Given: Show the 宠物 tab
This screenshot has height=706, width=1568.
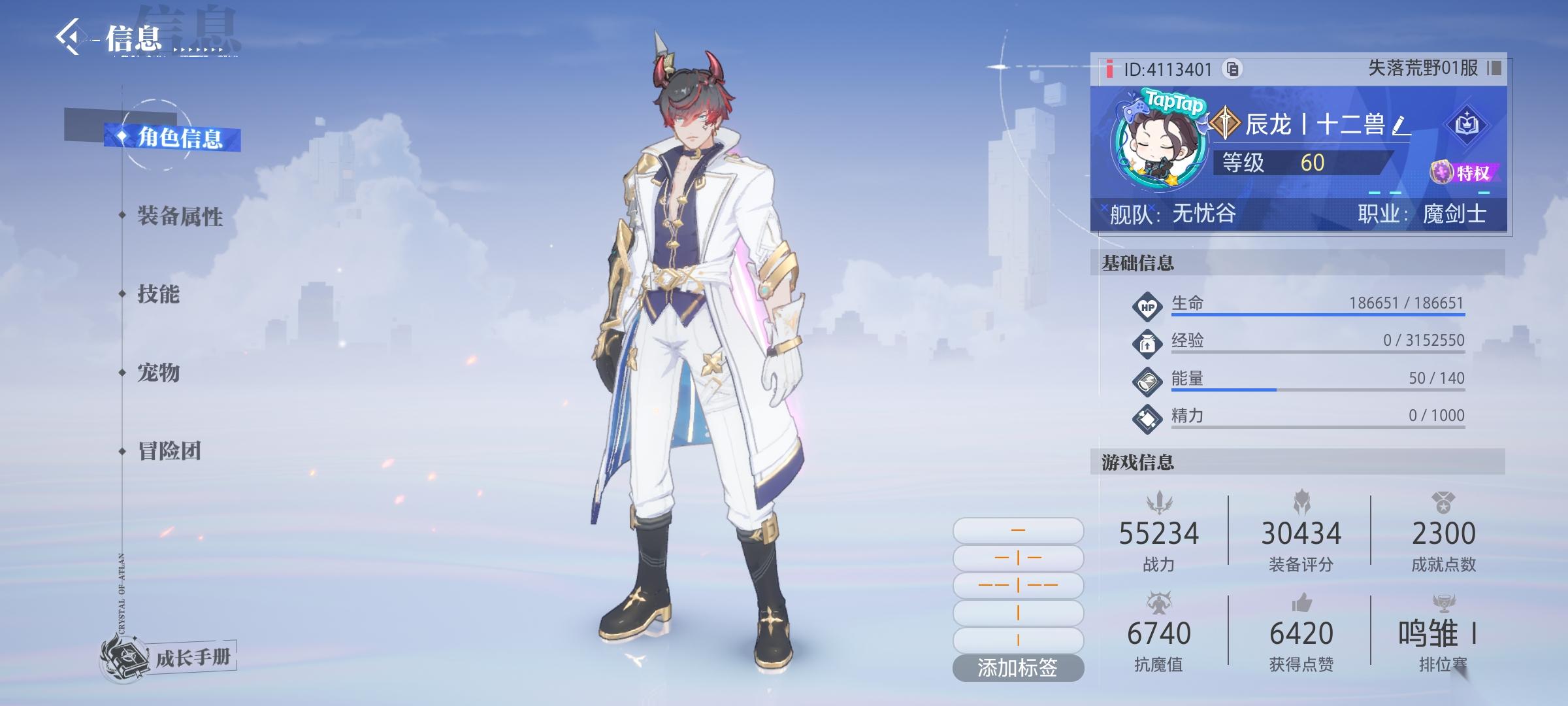Looking at the screenshot, I should pos(158,373).
